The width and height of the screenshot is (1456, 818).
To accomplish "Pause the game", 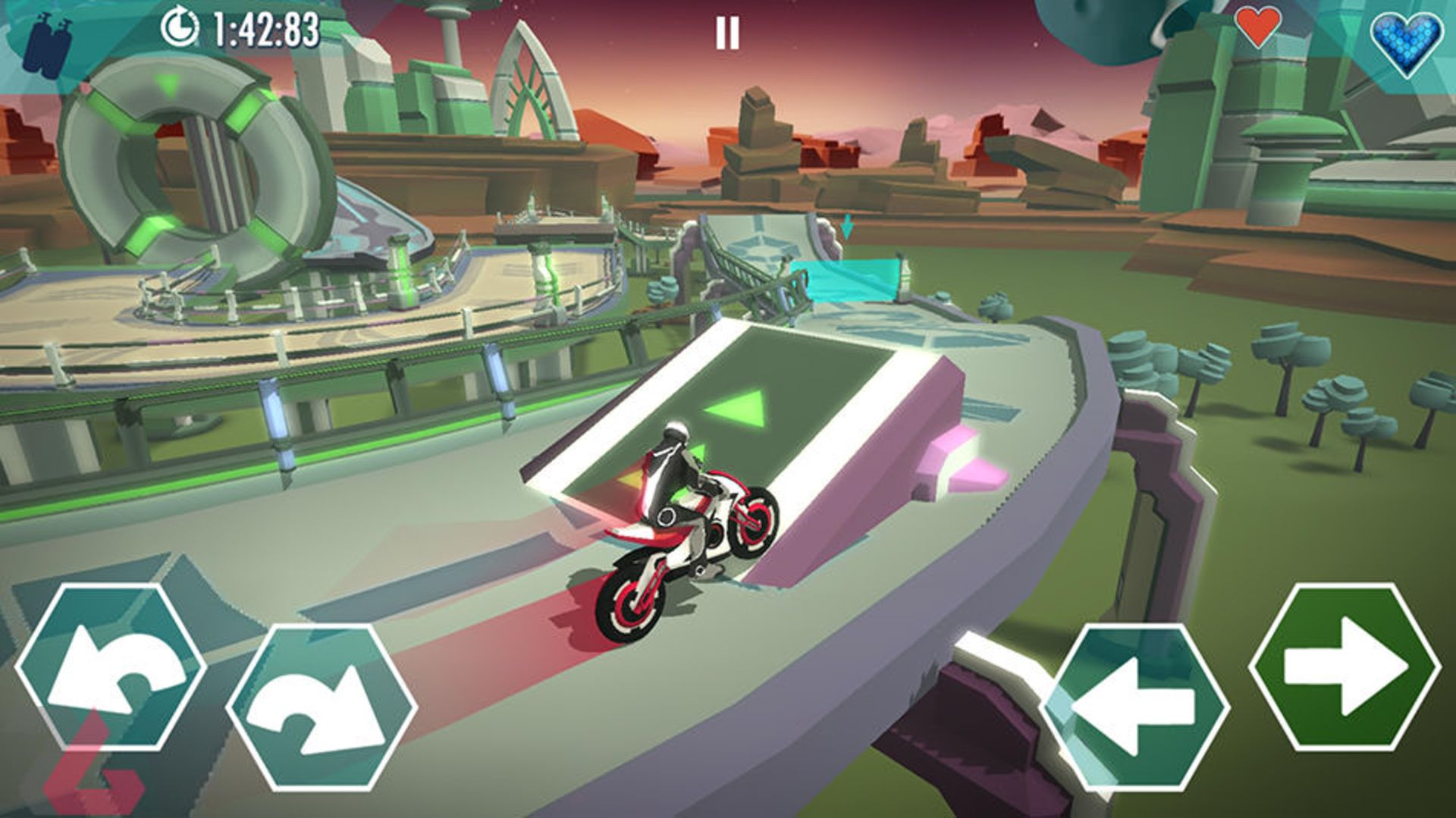I will 726,33.
